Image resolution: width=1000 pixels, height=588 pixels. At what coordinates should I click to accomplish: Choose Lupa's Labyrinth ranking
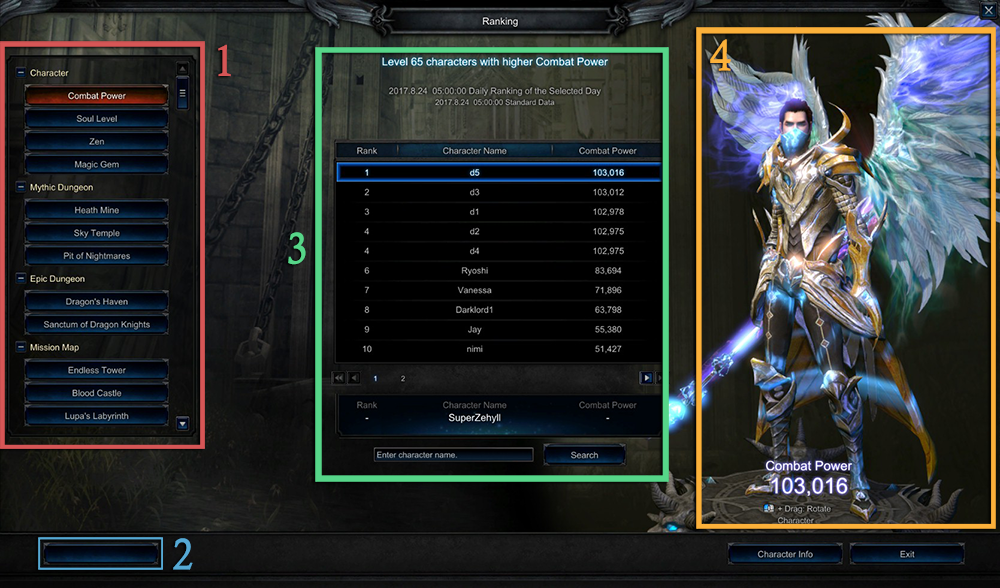point(97,416)
